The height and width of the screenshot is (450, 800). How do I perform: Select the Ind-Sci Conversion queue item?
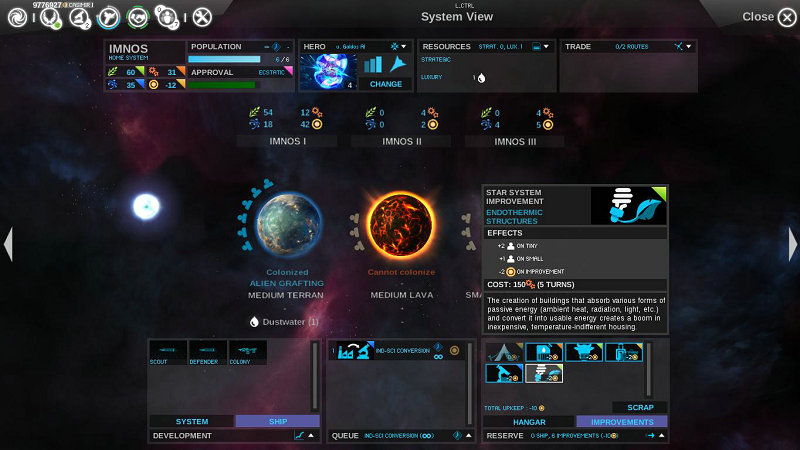pos(394,351)
